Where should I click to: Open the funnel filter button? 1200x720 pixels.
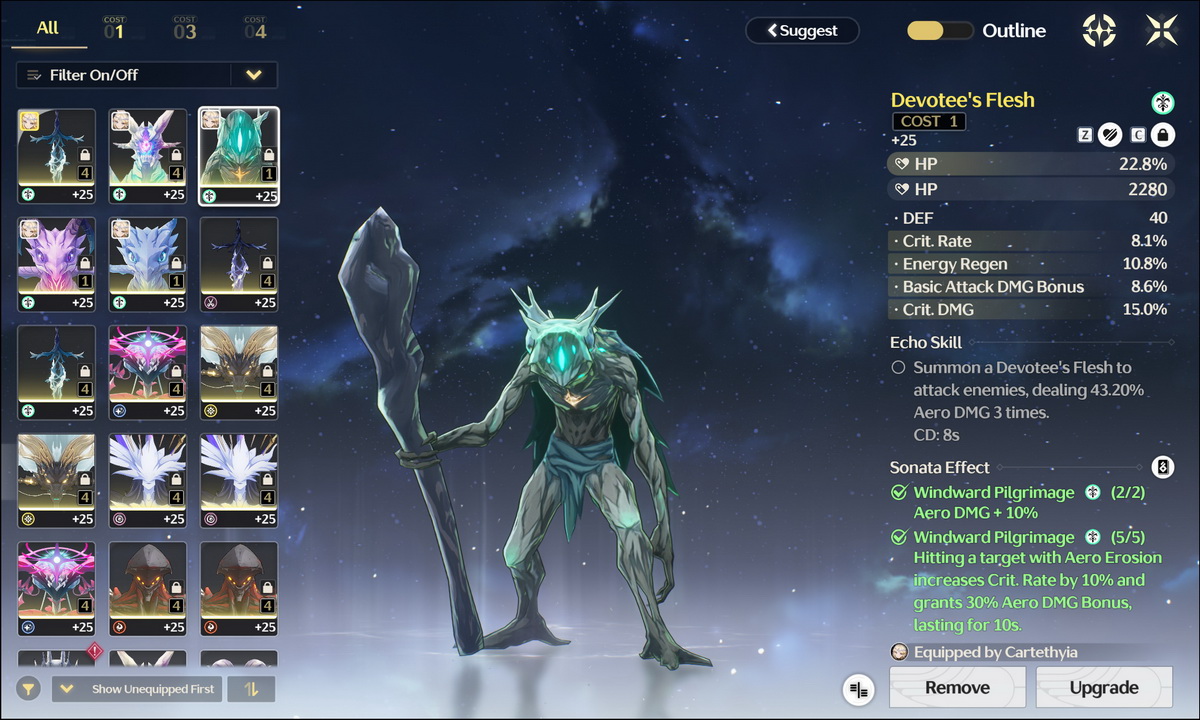point(29,689)
